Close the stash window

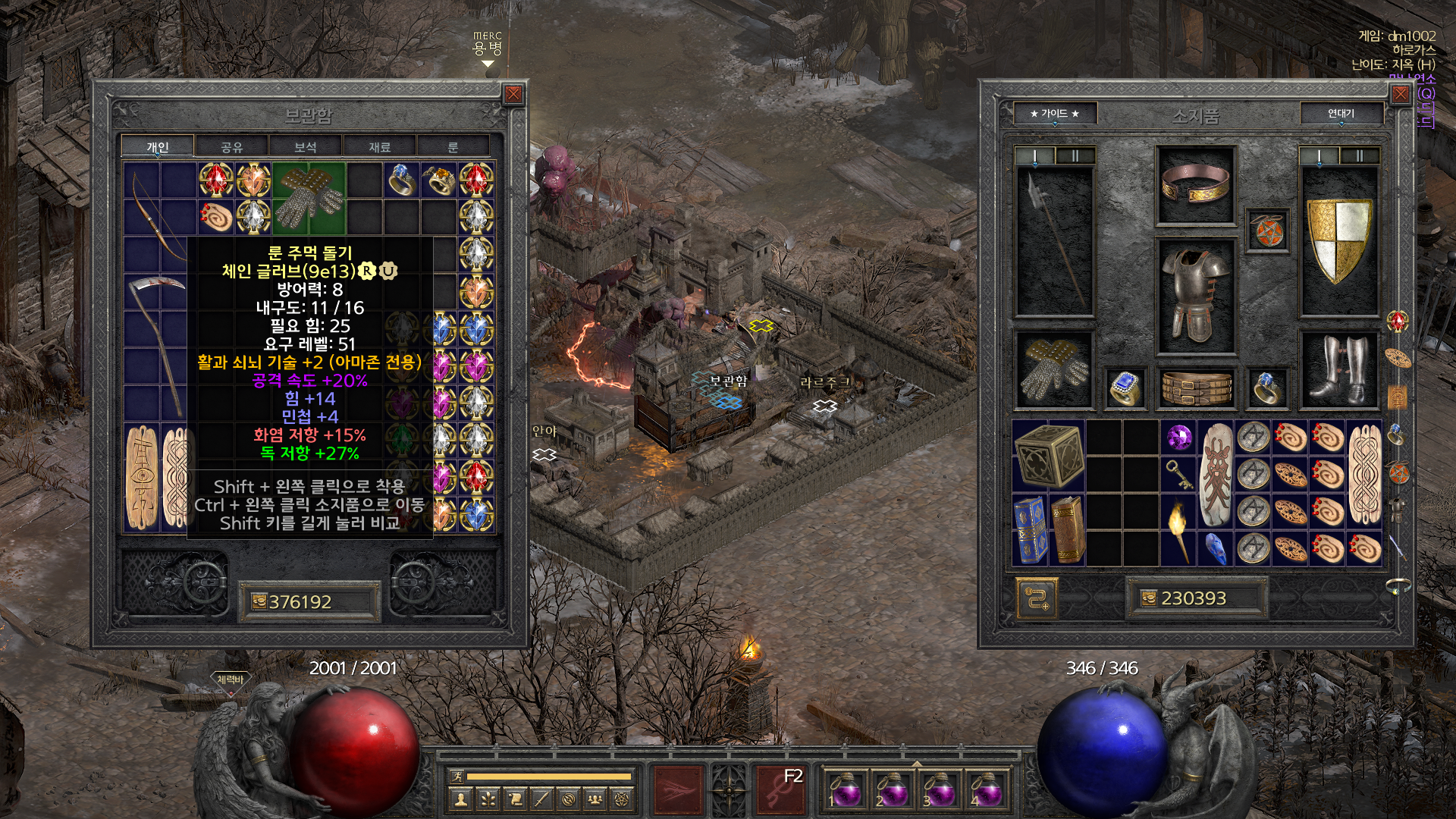click(513, 94)
